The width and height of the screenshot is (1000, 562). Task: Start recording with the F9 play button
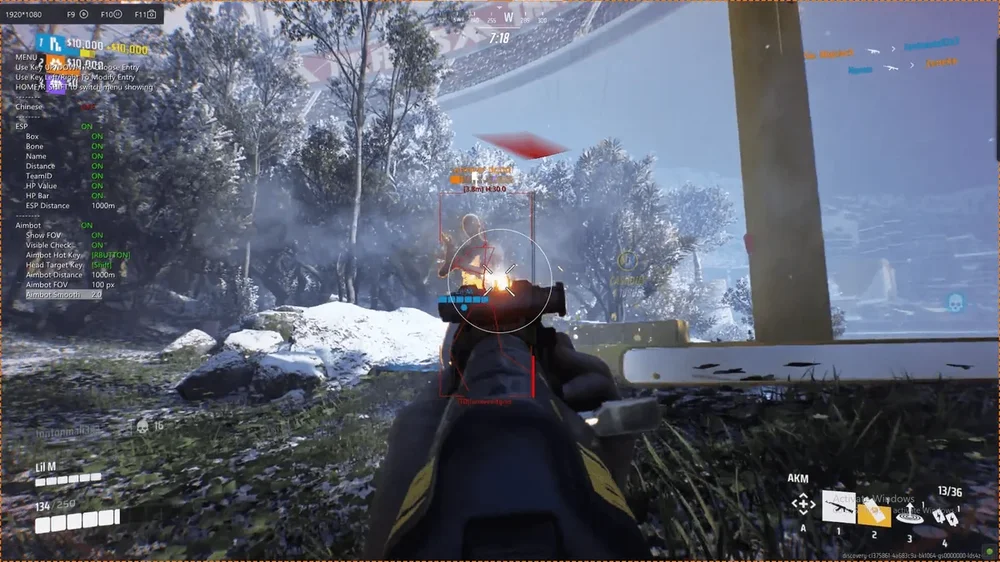(x=84, y=15)
